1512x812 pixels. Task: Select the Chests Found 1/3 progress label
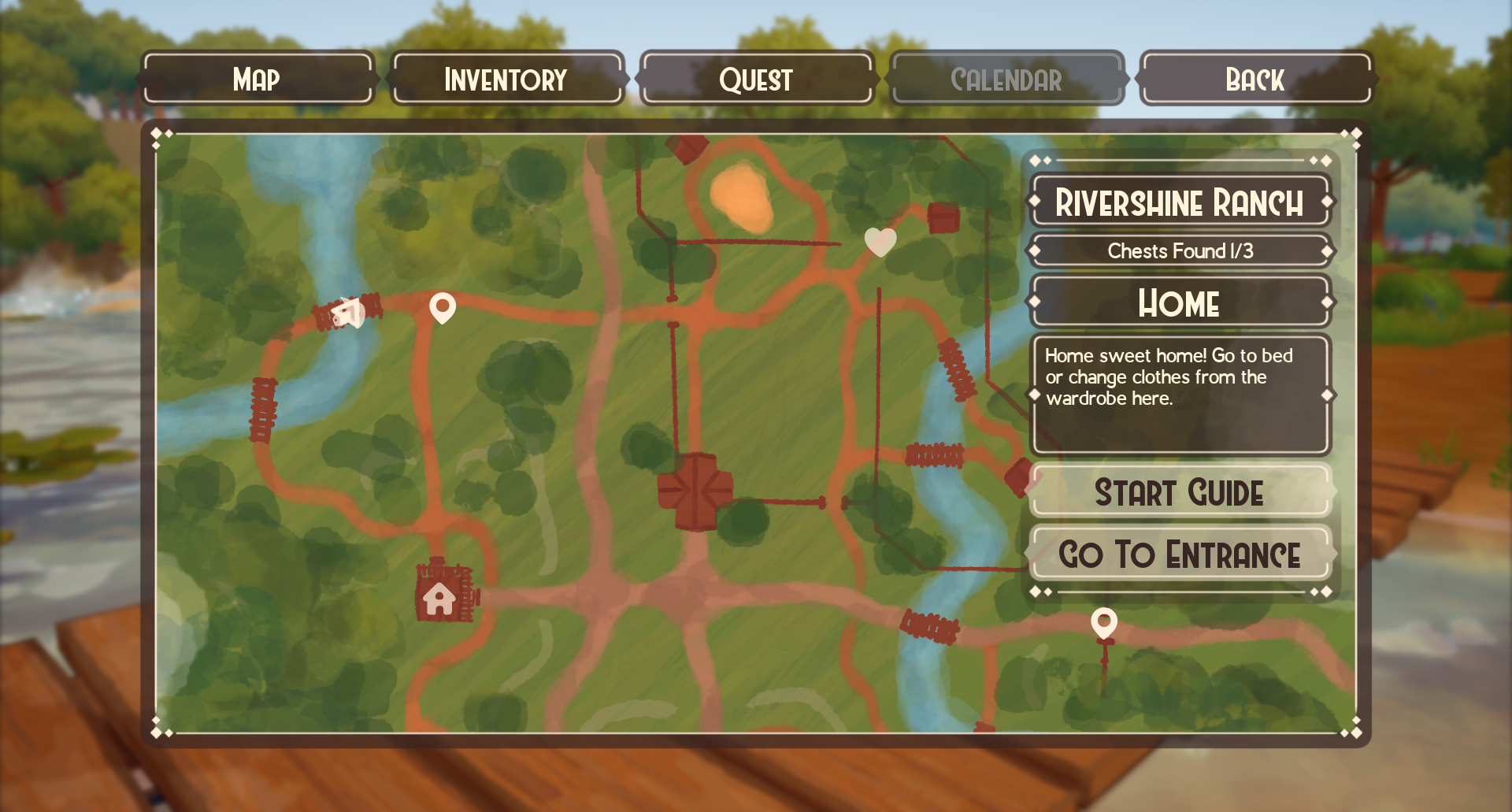pos(1179,250)
